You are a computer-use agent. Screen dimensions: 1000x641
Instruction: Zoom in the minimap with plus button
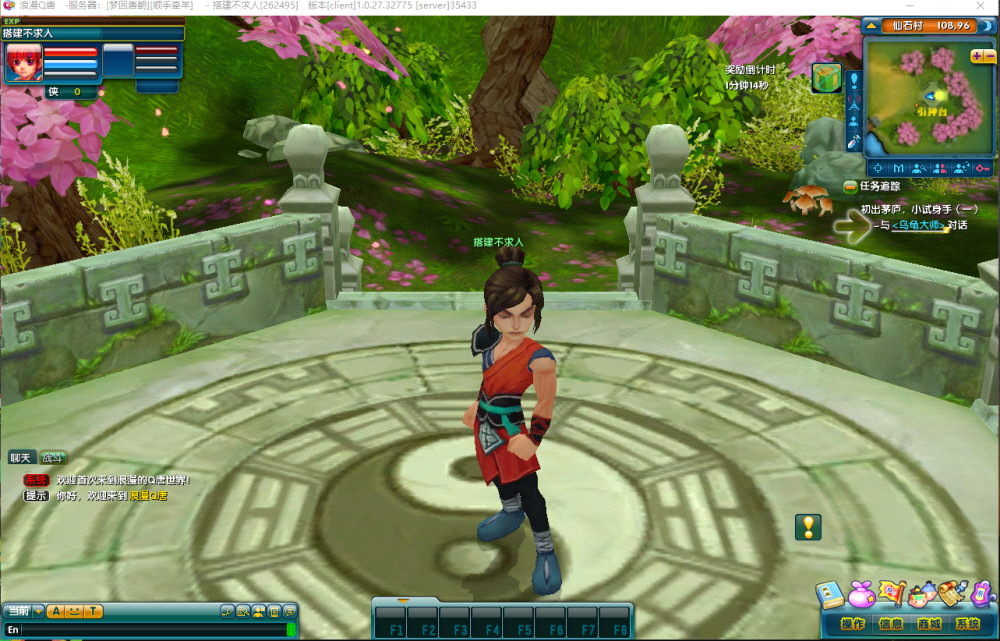click(976, 56)
